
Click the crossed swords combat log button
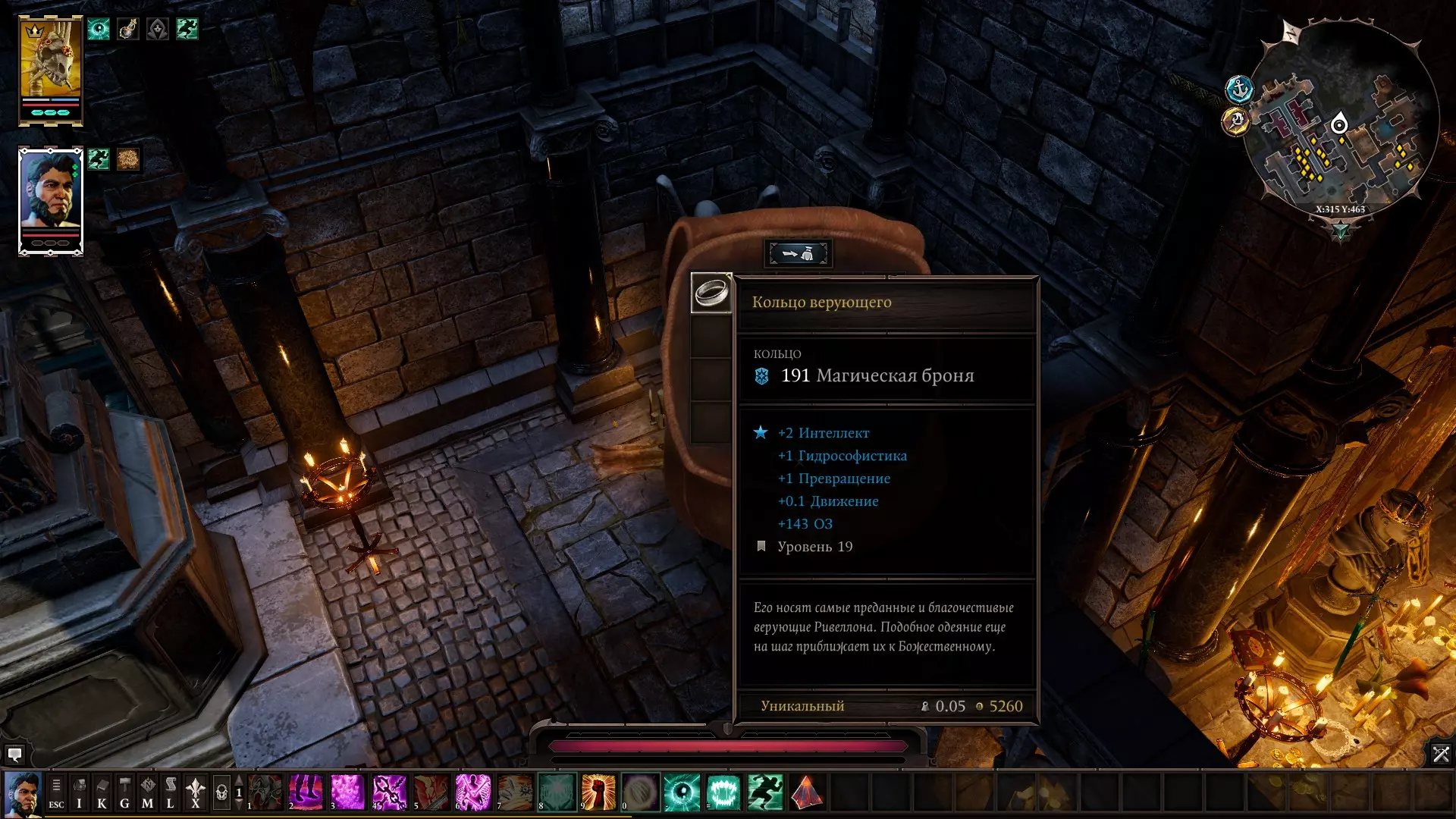[1440, 754]
